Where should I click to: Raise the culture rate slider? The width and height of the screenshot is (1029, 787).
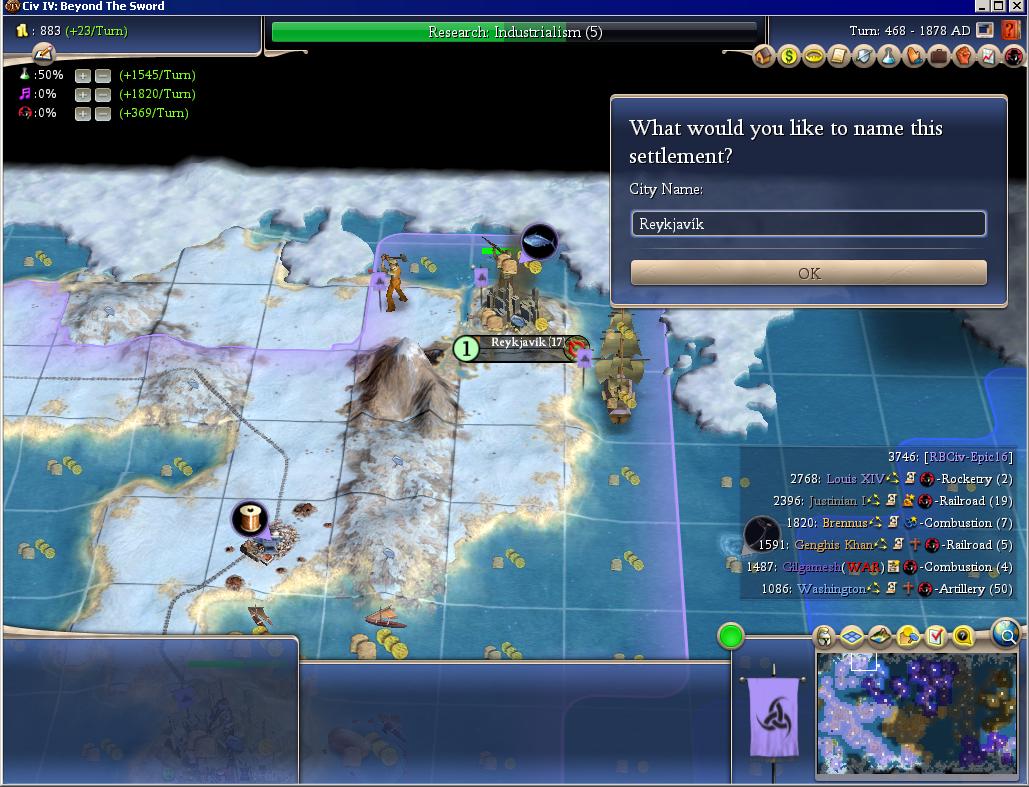pyautogui.click(x=83, y=94)
